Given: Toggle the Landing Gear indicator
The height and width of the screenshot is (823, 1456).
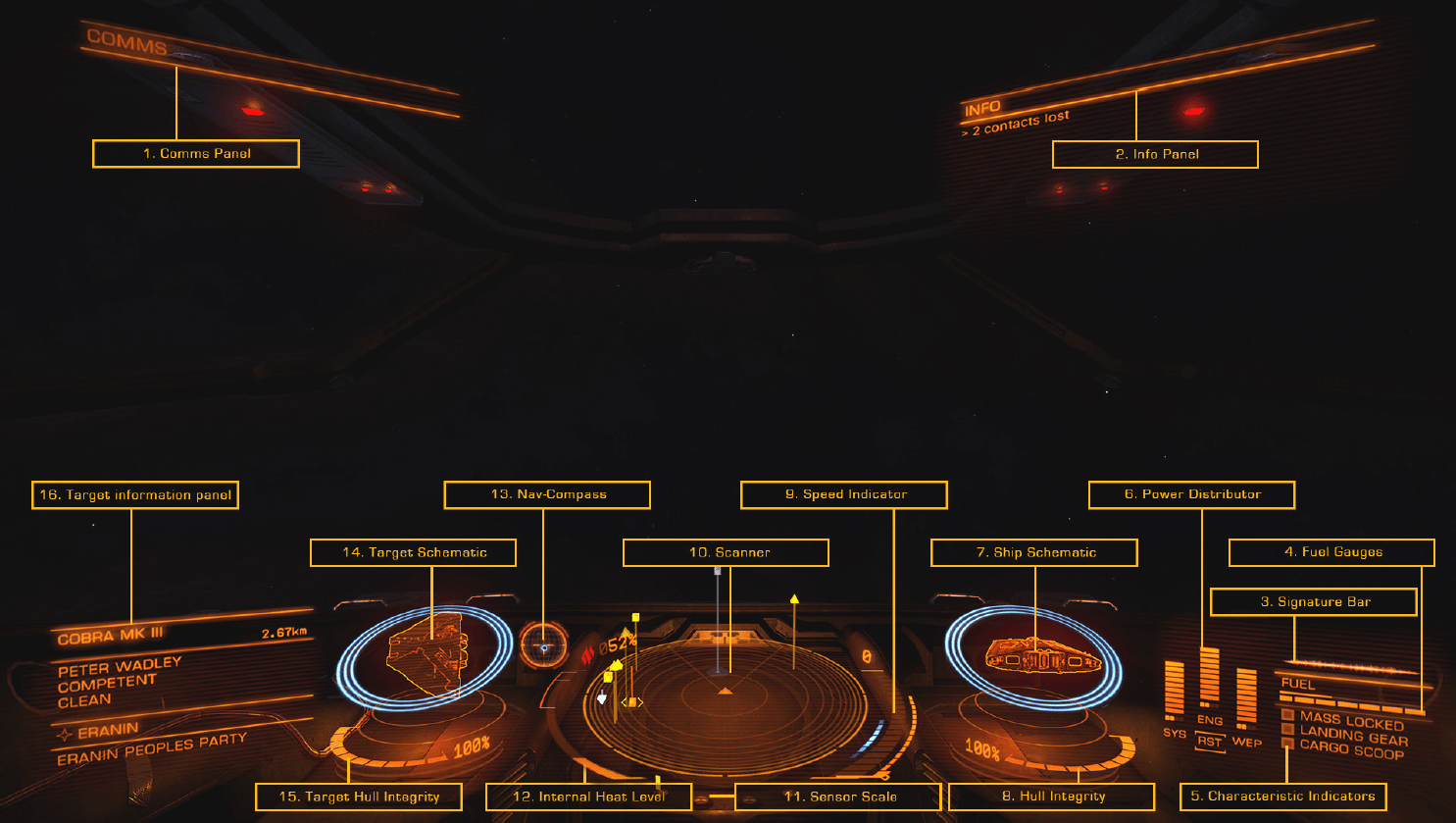Looking at the screenshot, I should point(1286,729).
